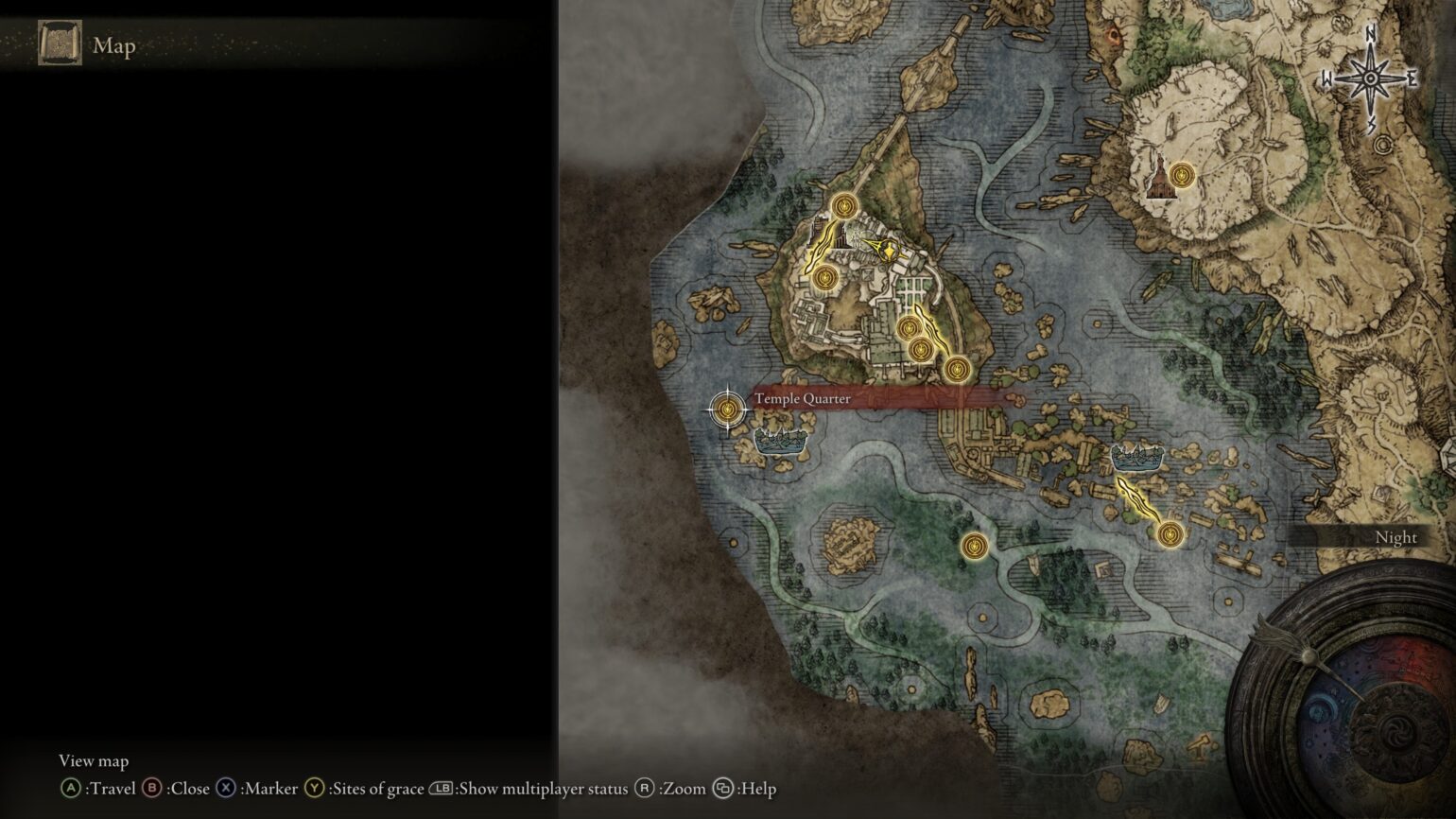
Task: Click the grace by the southeastern sword marker
Action: (x=1169, y=536)
